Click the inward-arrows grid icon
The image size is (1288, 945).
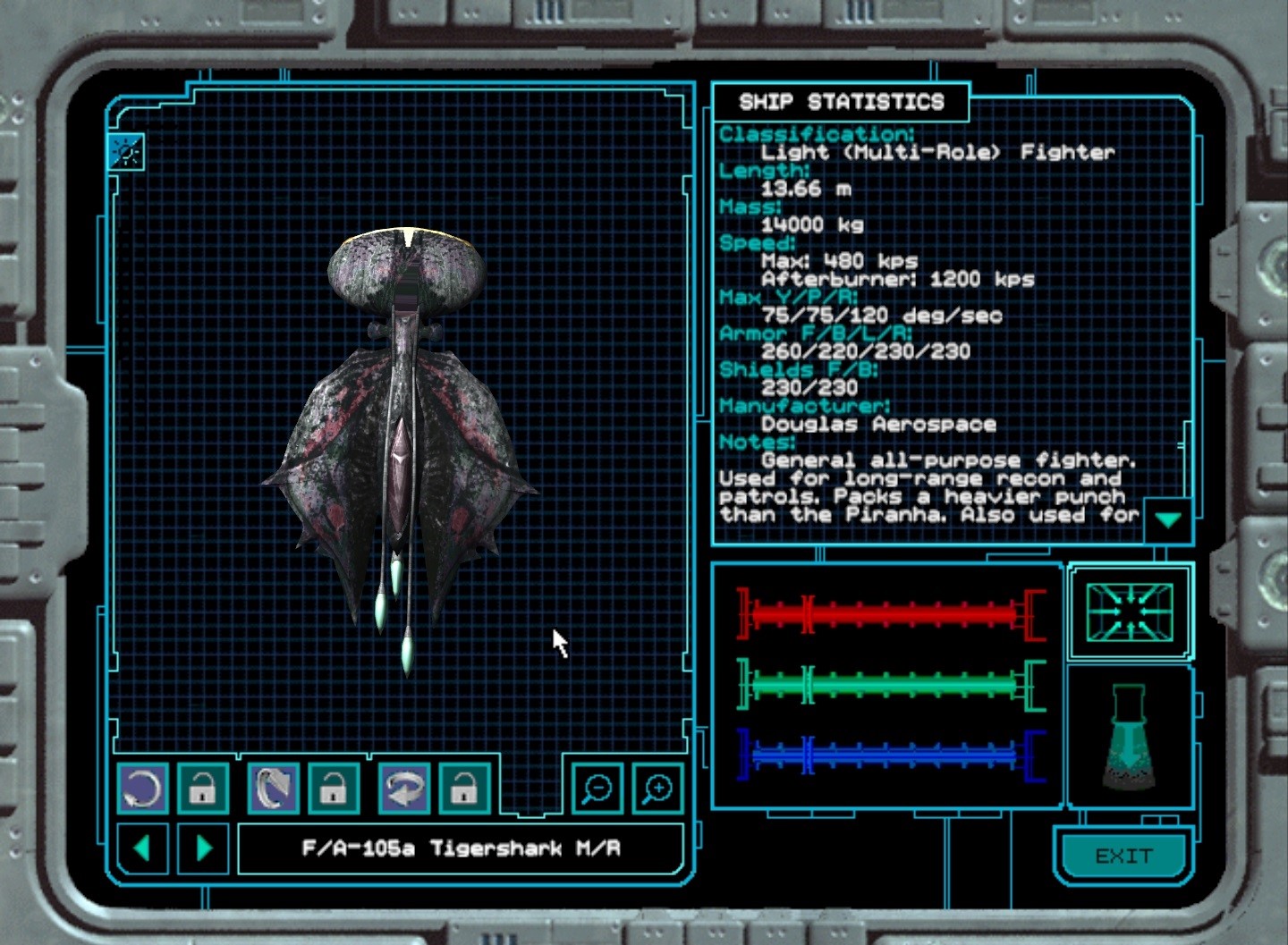(1129, 612)
